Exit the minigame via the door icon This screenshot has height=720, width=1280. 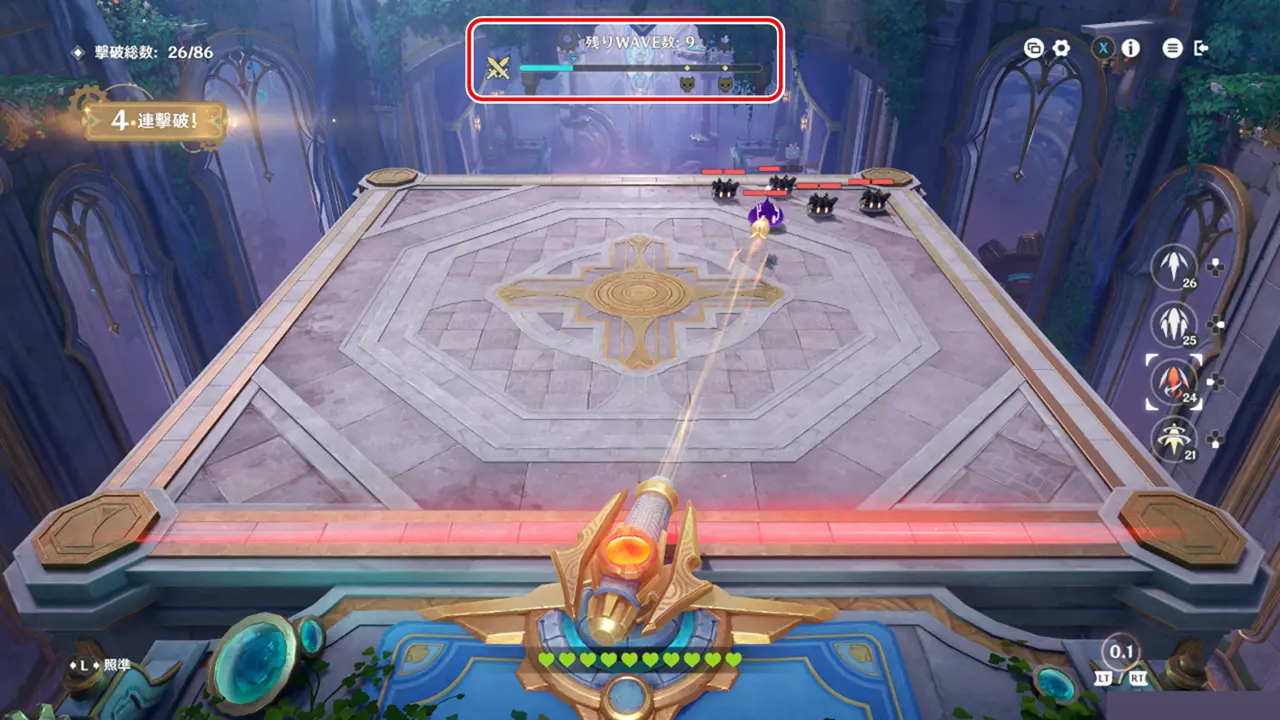[1202, 48]
